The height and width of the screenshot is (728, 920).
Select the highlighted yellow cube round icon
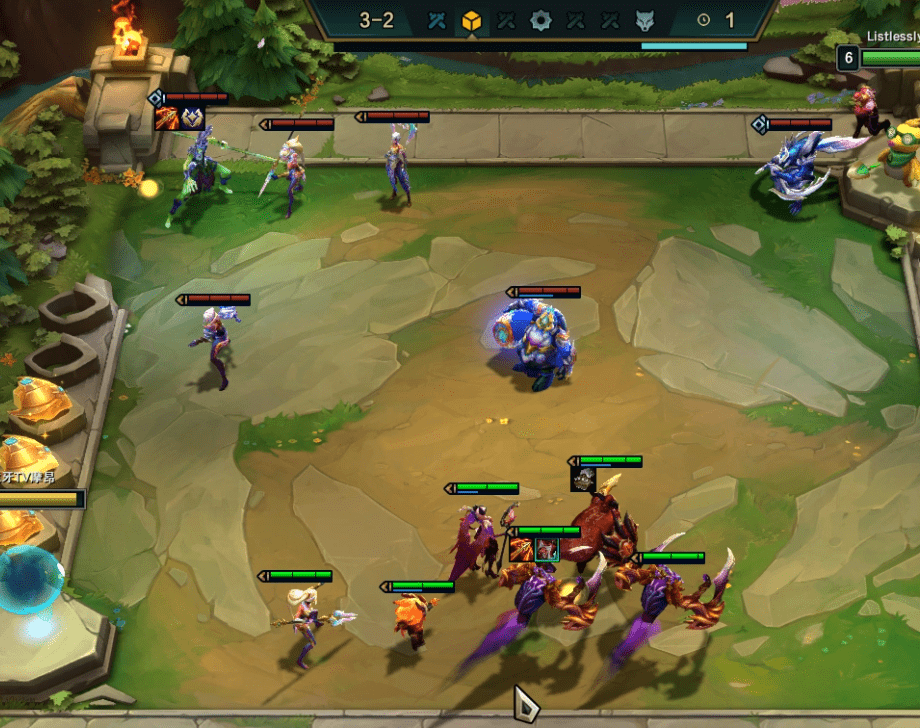[x=472, y=20]
